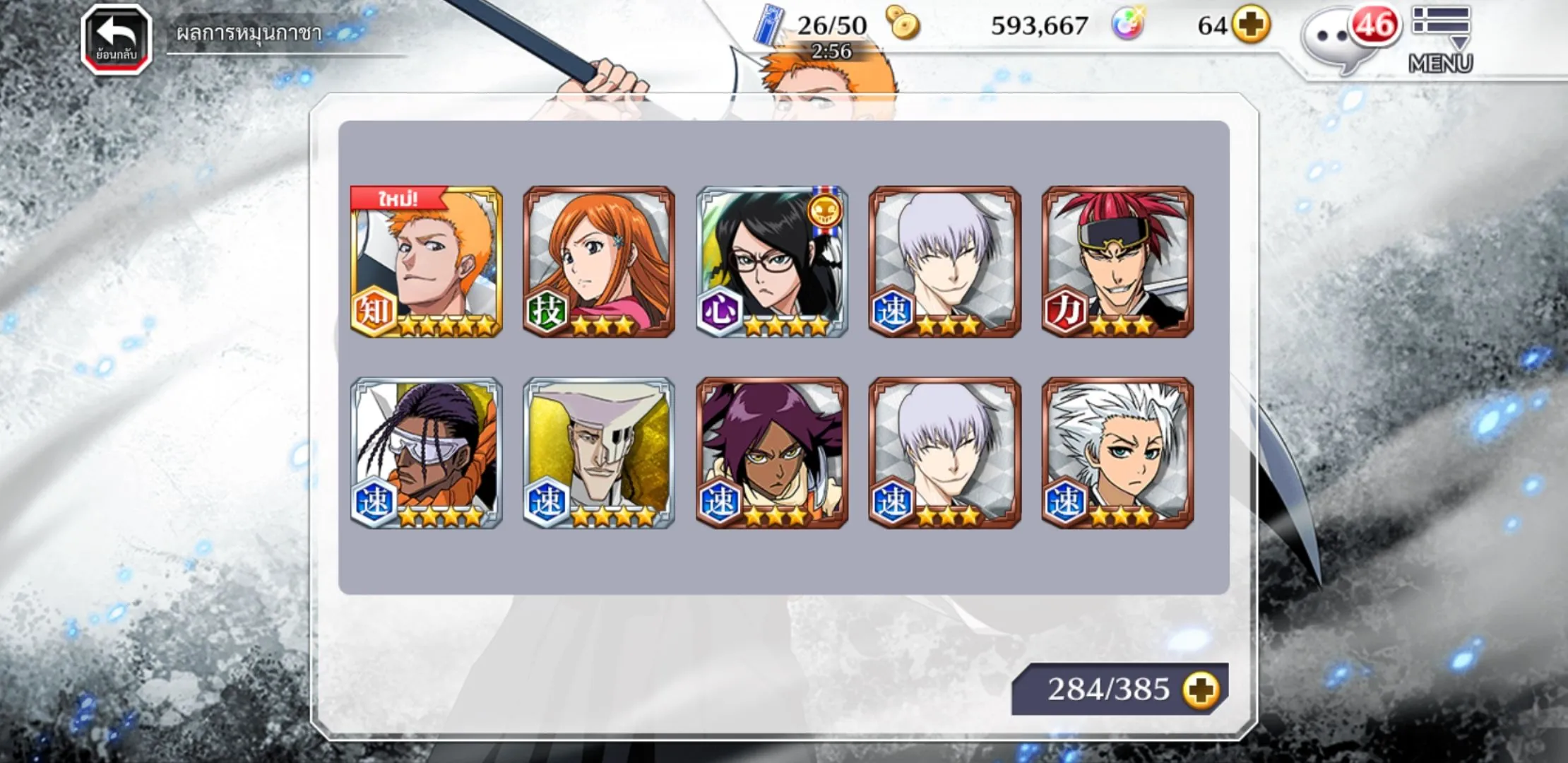
Task: Select the Nanao four-star card with medal
Action: [x=772, y=261]
